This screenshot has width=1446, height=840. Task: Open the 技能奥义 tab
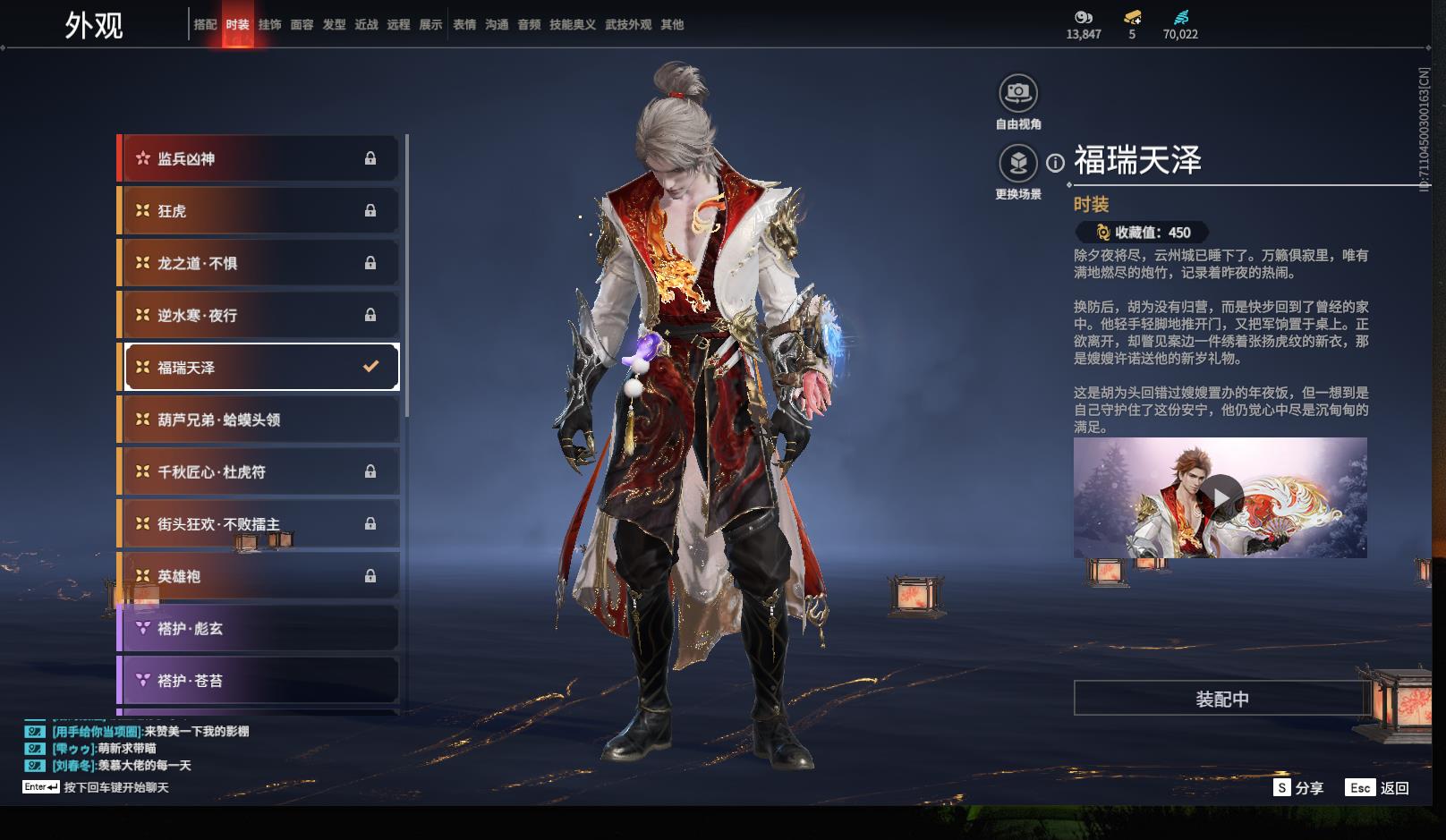(x=572, y=25)
